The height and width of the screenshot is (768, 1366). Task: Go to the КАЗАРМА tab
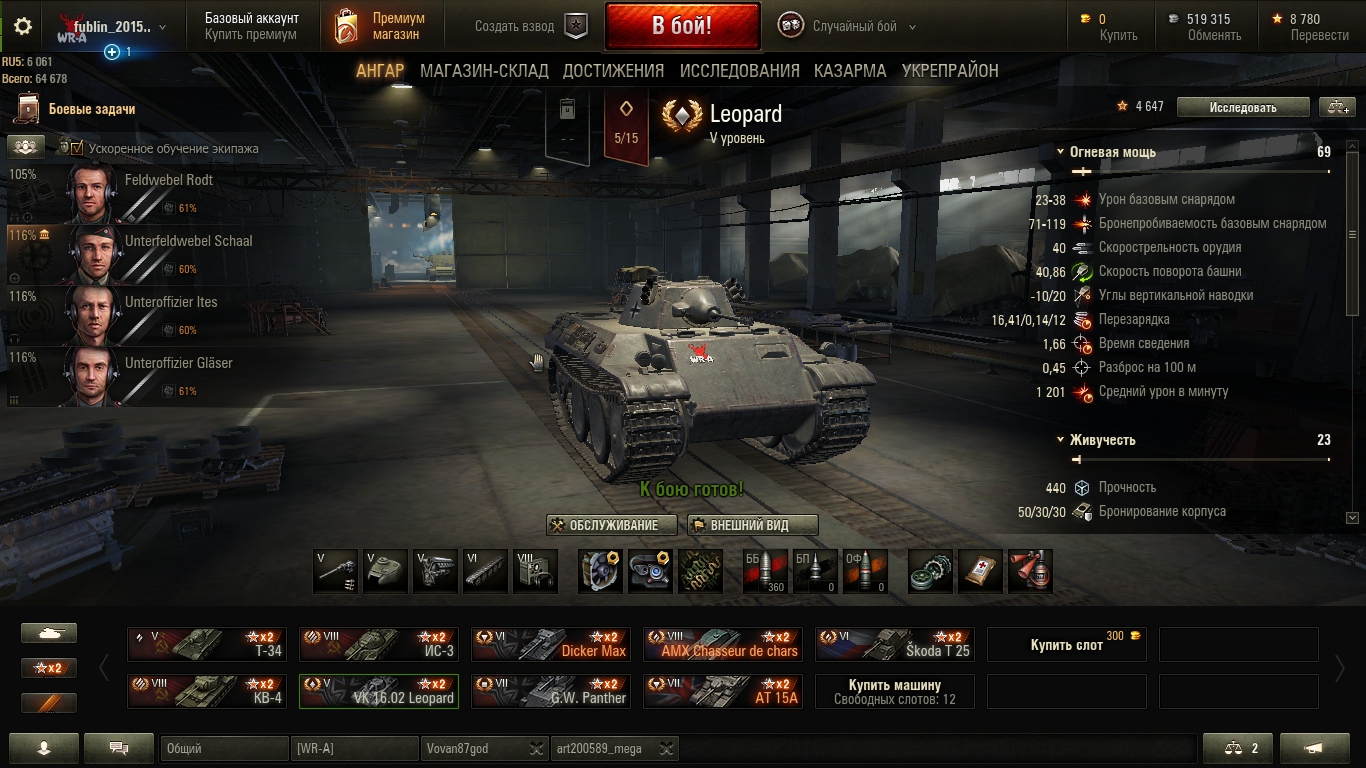[x=850, y=71]
